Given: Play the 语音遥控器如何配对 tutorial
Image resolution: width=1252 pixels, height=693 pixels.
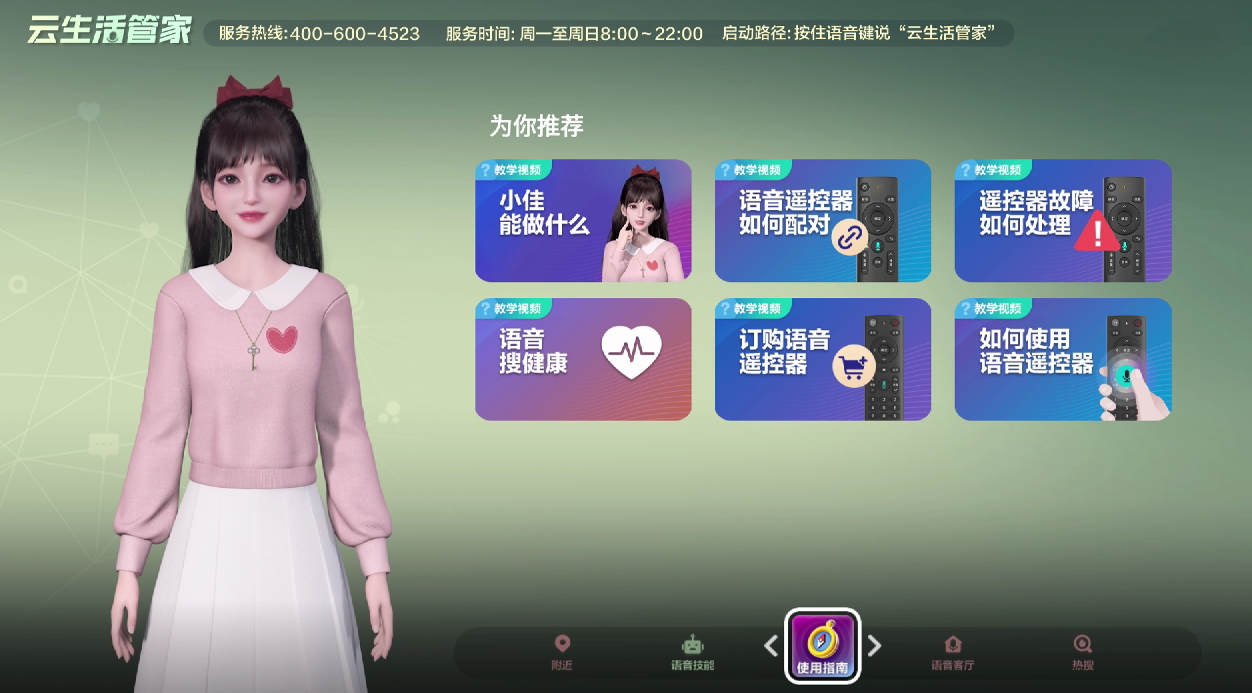Looking at the screenshot, I should pyautogui.click(x=822, y=221).
